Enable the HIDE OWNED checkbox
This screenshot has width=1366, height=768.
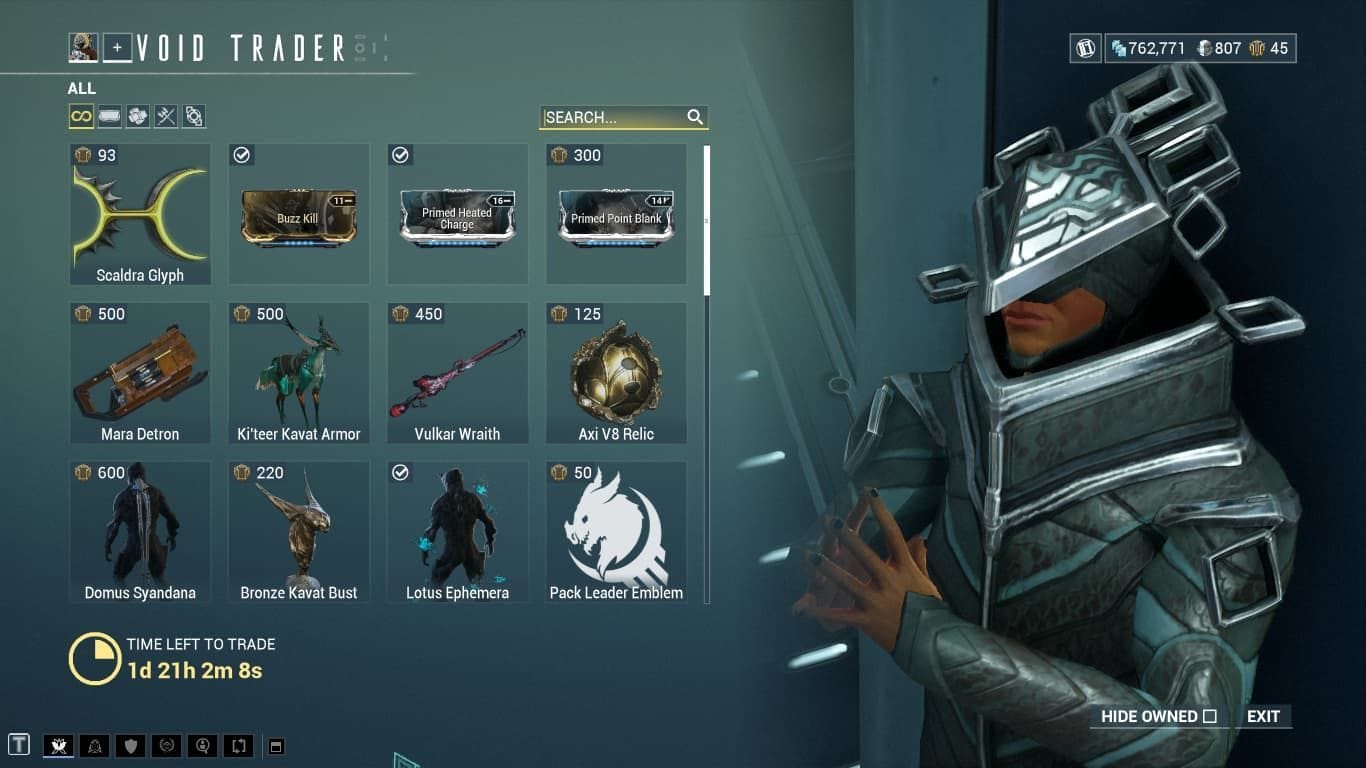click(x=1209, y=716)
